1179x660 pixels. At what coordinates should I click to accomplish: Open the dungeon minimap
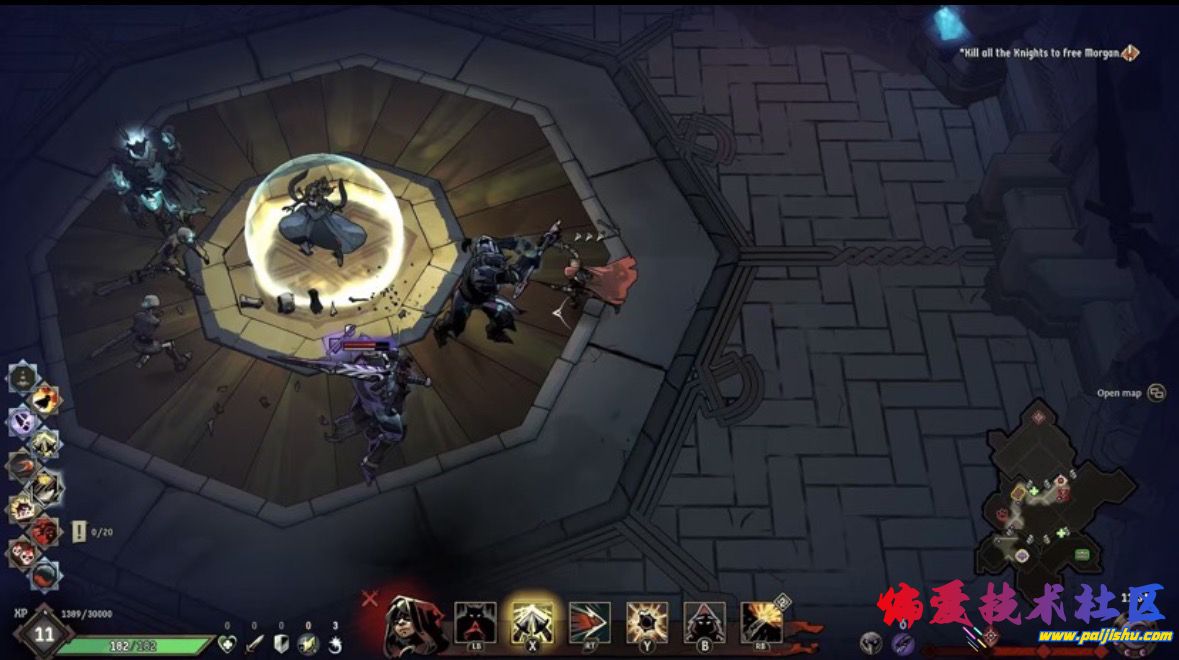pyautogui.click(x=1045, y=500)
